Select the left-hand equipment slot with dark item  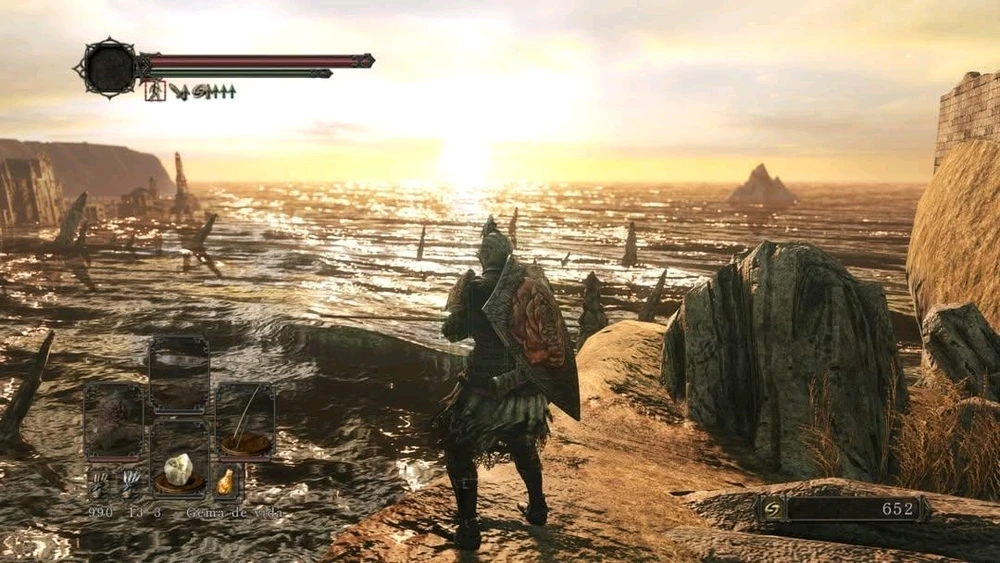(x=113, y=421)
